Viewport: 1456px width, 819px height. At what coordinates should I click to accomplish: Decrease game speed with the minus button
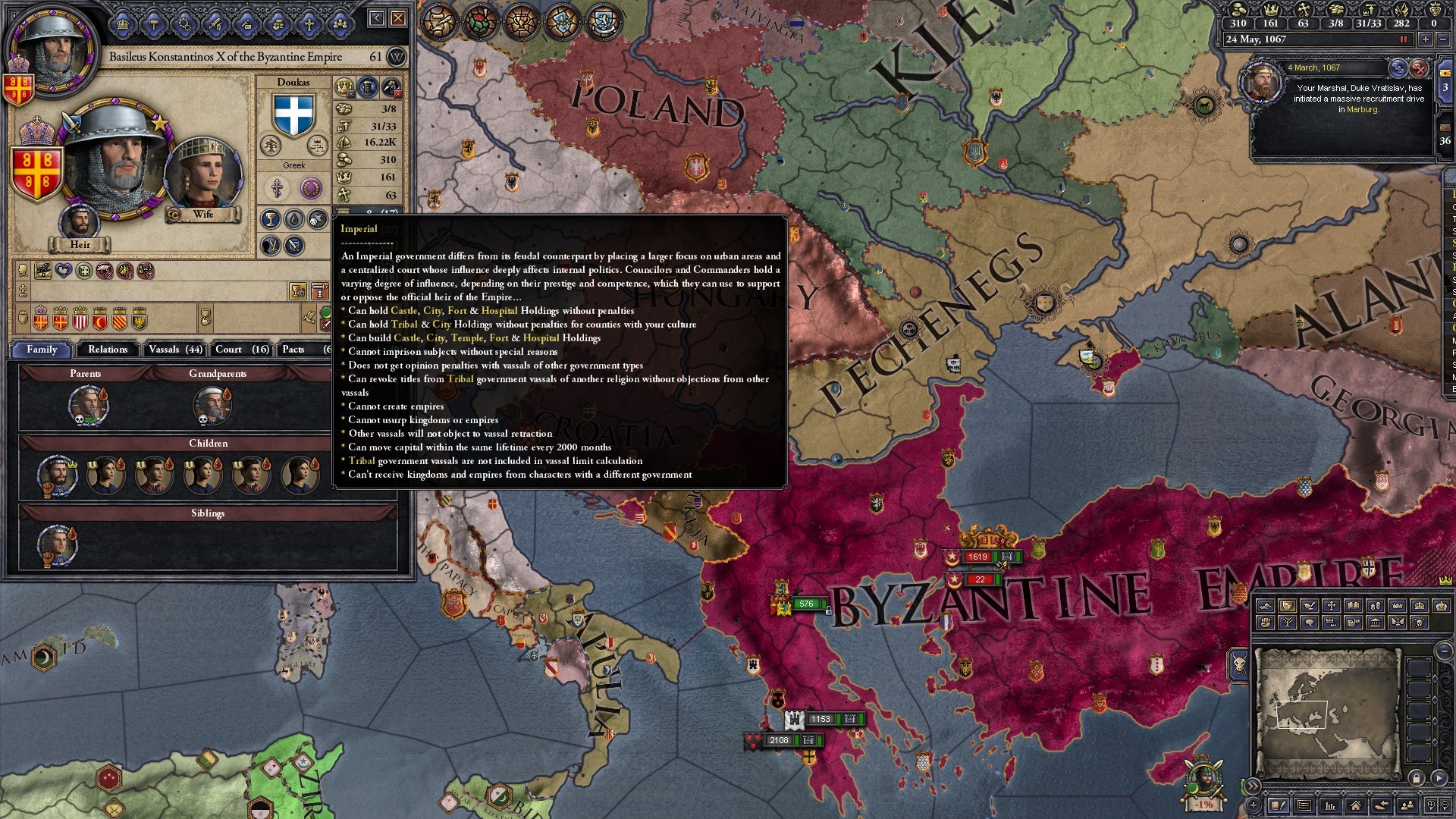coord(1442,39)
